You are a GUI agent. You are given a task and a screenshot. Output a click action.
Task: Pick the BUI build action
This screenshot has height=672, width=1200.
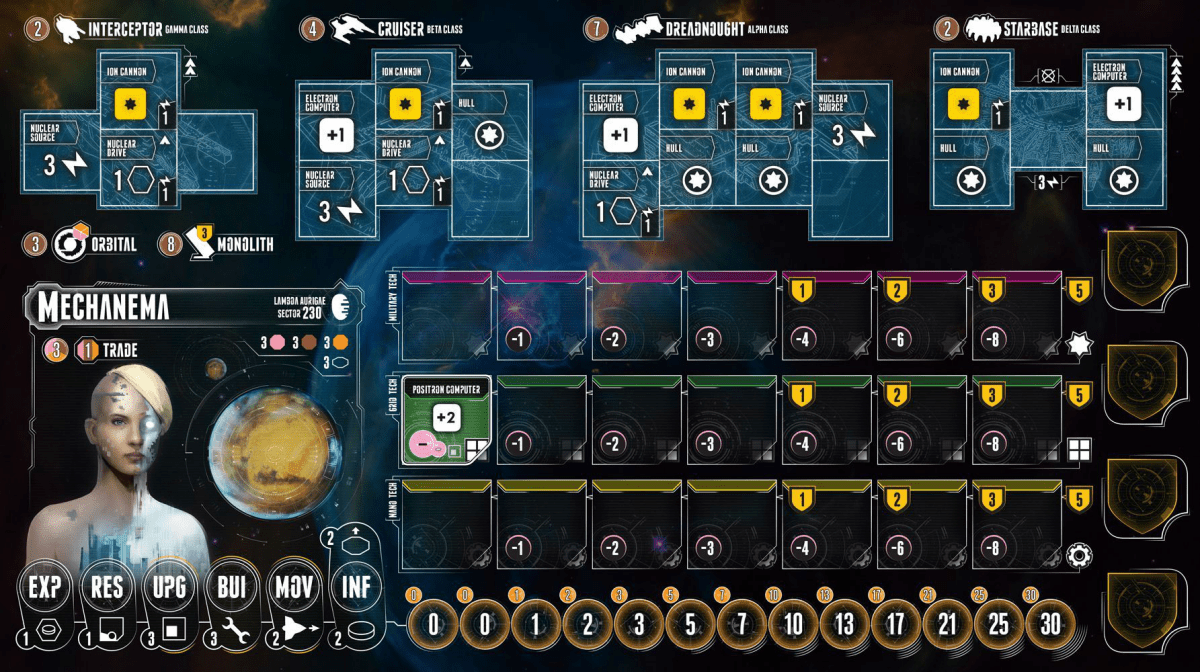tap(230, 587)
